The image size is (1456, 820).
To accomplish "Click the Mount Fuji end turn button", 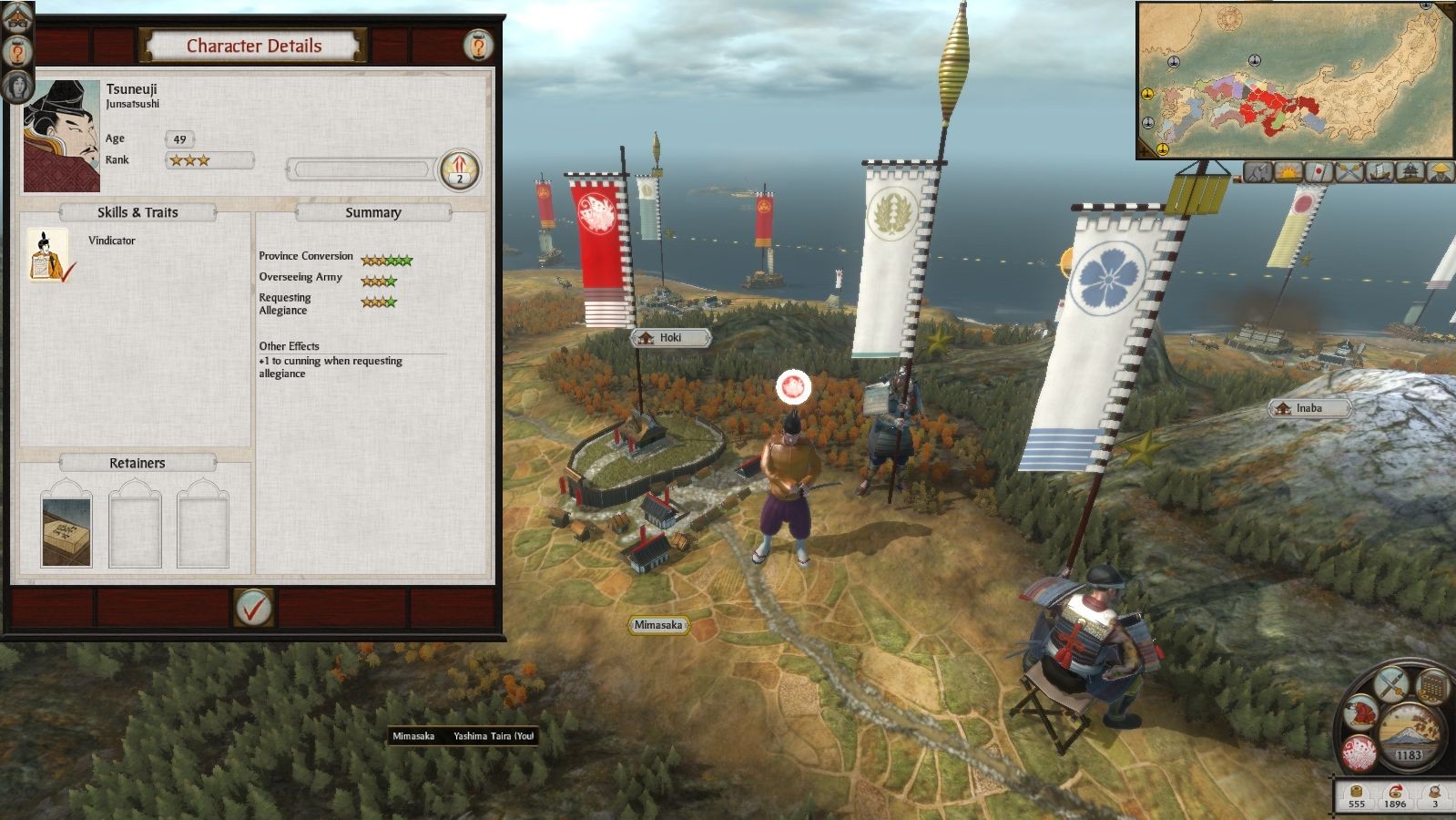I will coord(1407,729).
